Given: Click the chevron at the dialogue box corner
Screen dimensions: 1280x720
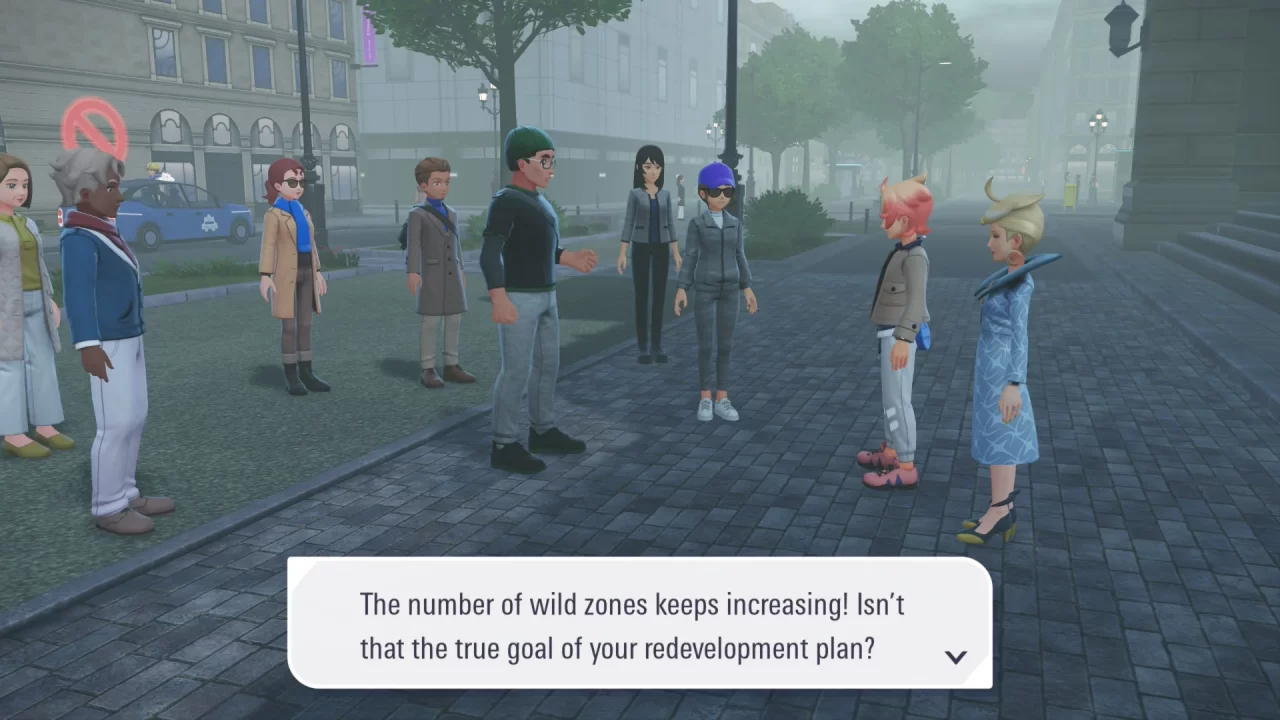Looking at the screenshot, I should (x=957, y=657).
